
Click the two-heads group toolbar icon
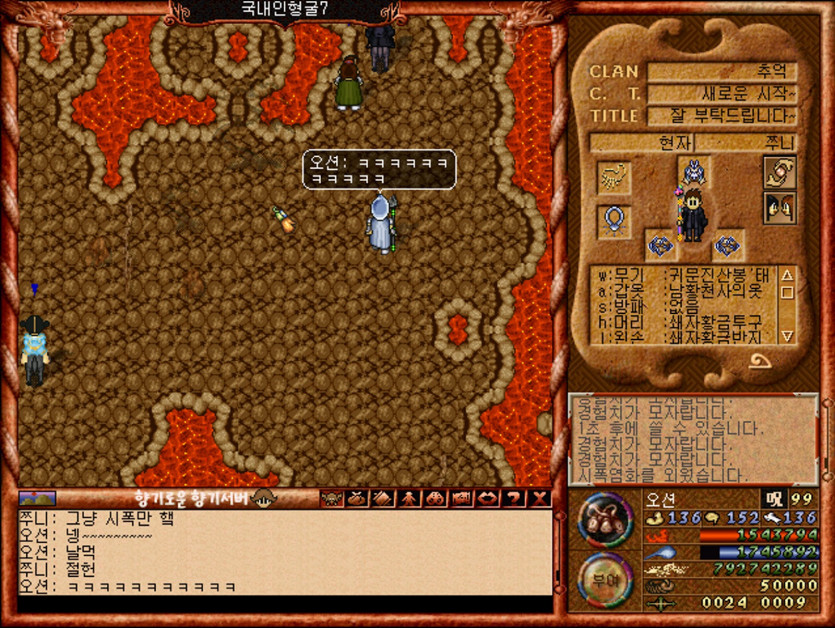tap(436, 498)
